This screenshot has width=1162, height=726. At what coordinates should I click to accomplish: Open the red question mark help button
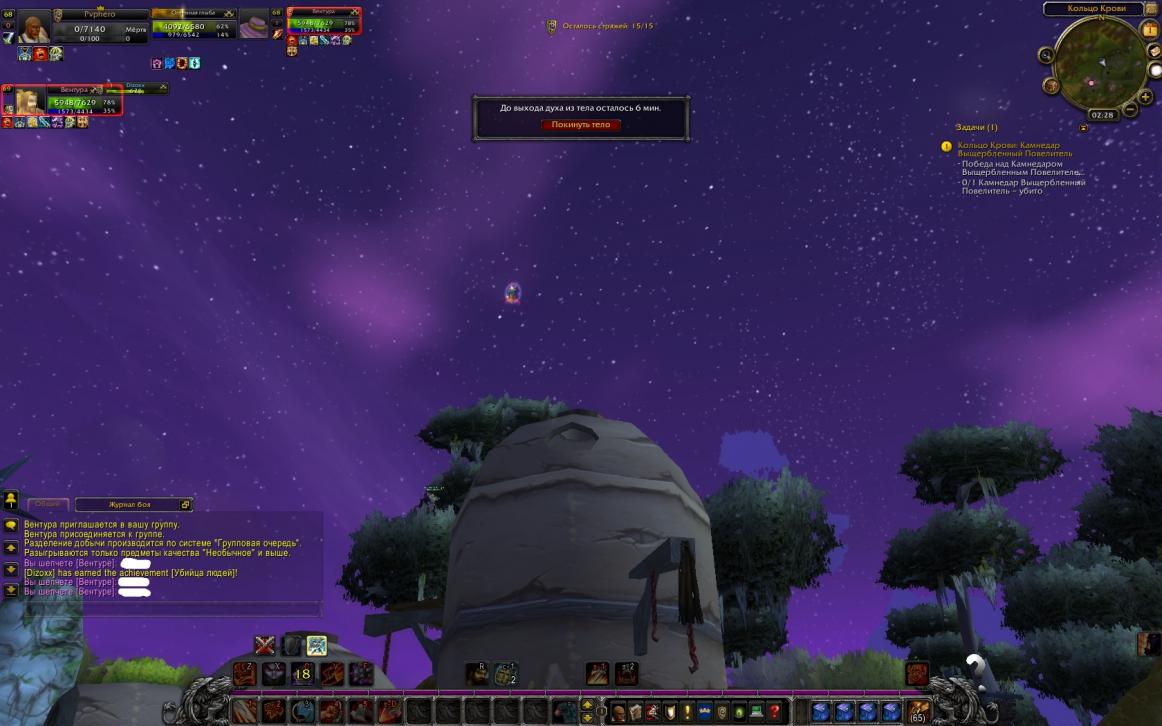pos(774,712)
